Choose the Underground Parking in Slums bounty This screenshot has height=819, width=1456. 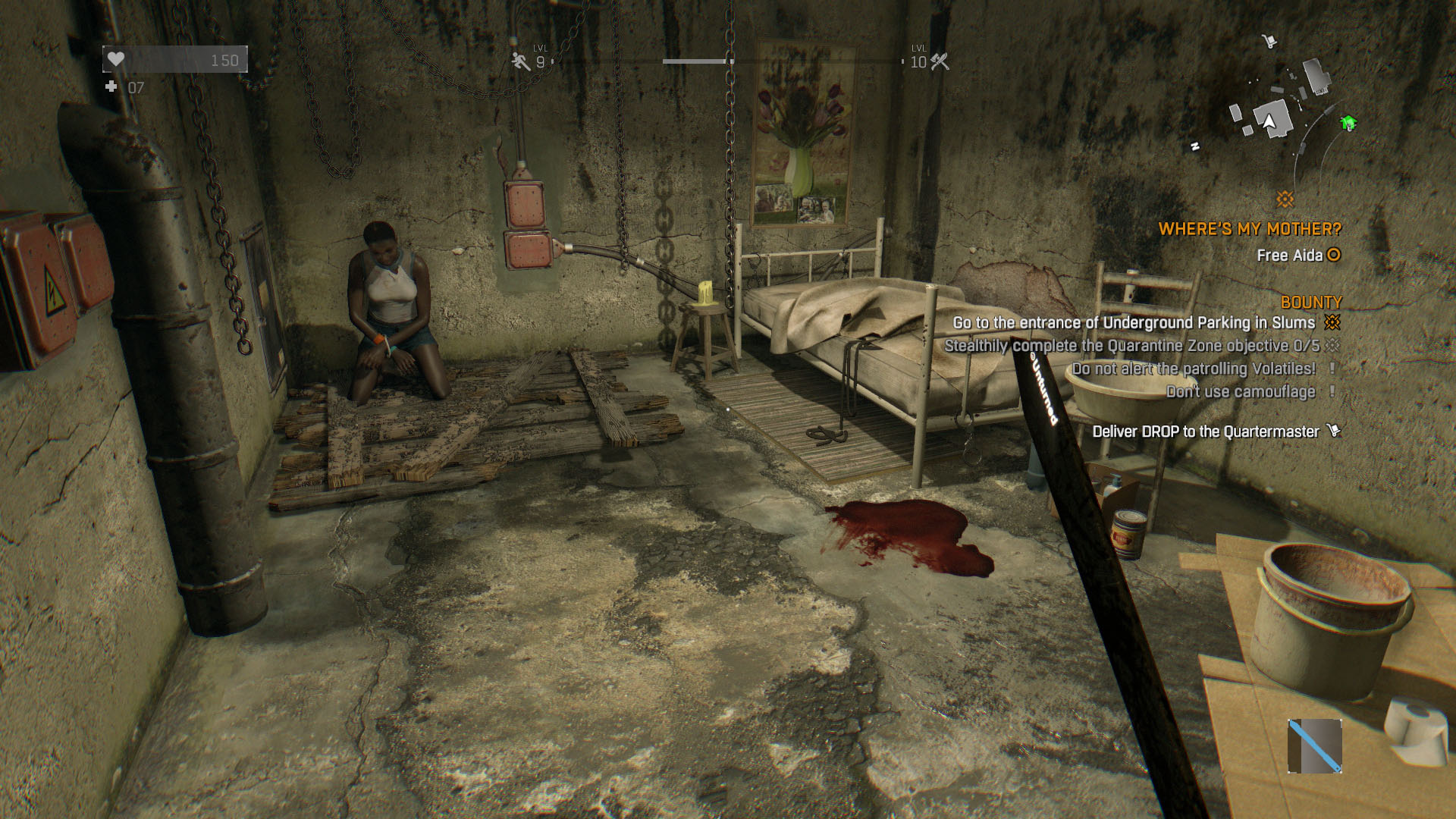click(x=1134, y=323)
